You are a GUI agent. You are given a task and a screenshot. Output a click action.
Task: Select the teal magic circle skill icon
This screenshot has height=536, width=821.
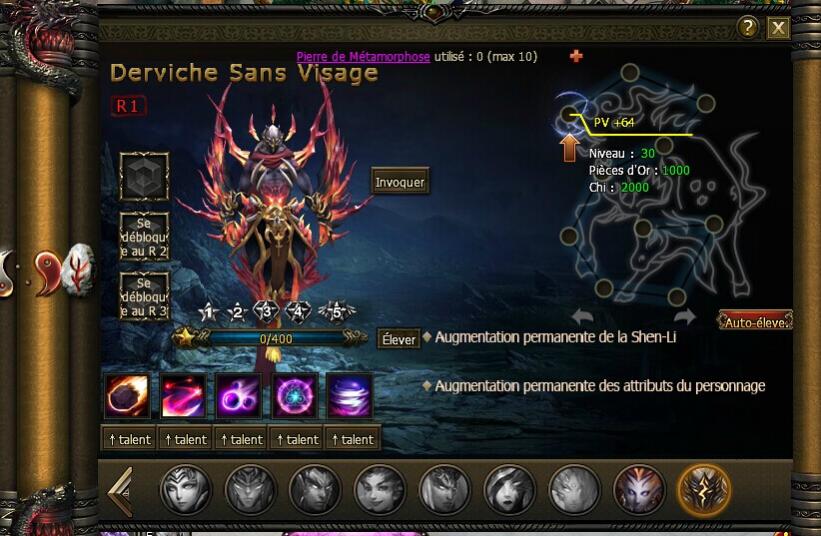click(x=295, y=396)
